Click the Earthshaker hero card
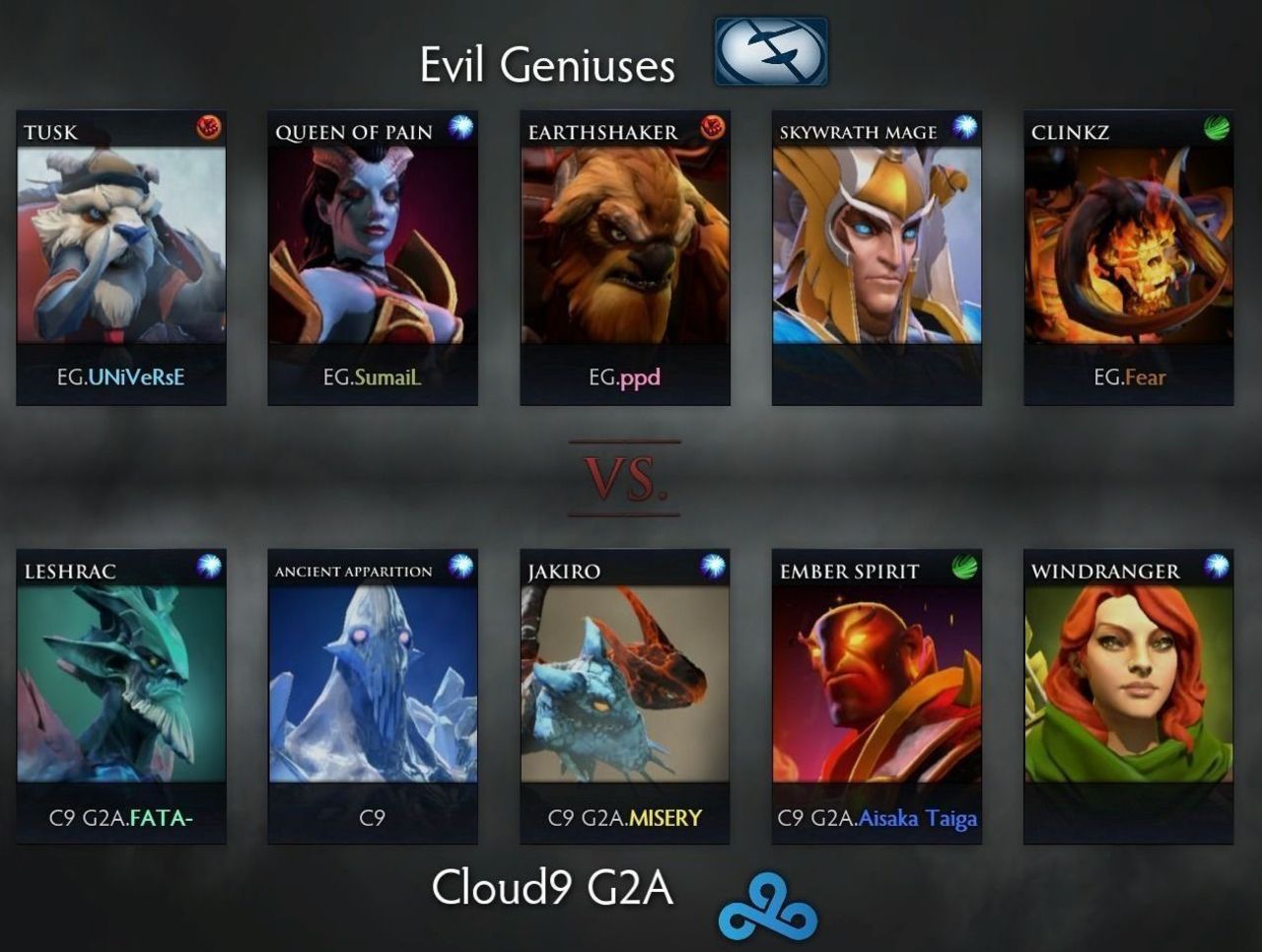 point(625,245)
